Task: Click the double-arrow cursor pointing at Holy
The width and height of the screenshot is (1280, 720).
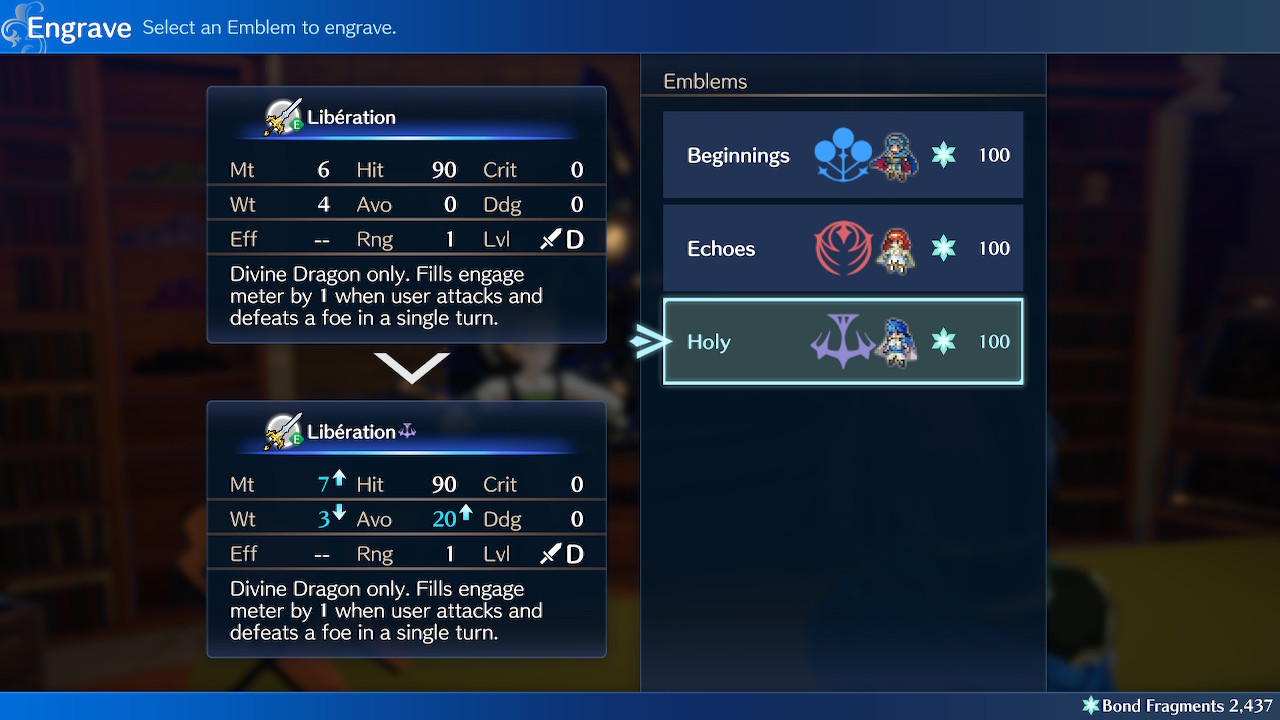Action: coord(650,341)
